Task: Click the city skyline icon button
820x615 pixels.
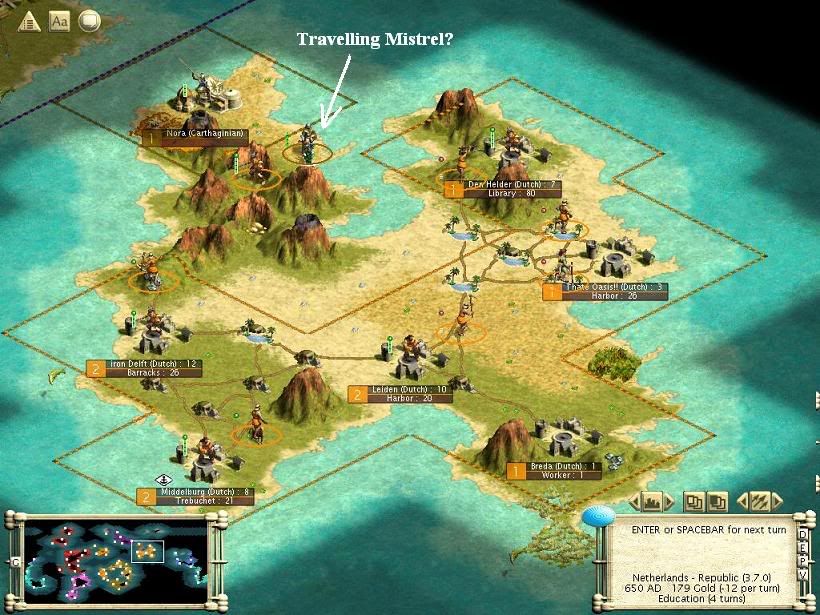Action: [652, 500]
